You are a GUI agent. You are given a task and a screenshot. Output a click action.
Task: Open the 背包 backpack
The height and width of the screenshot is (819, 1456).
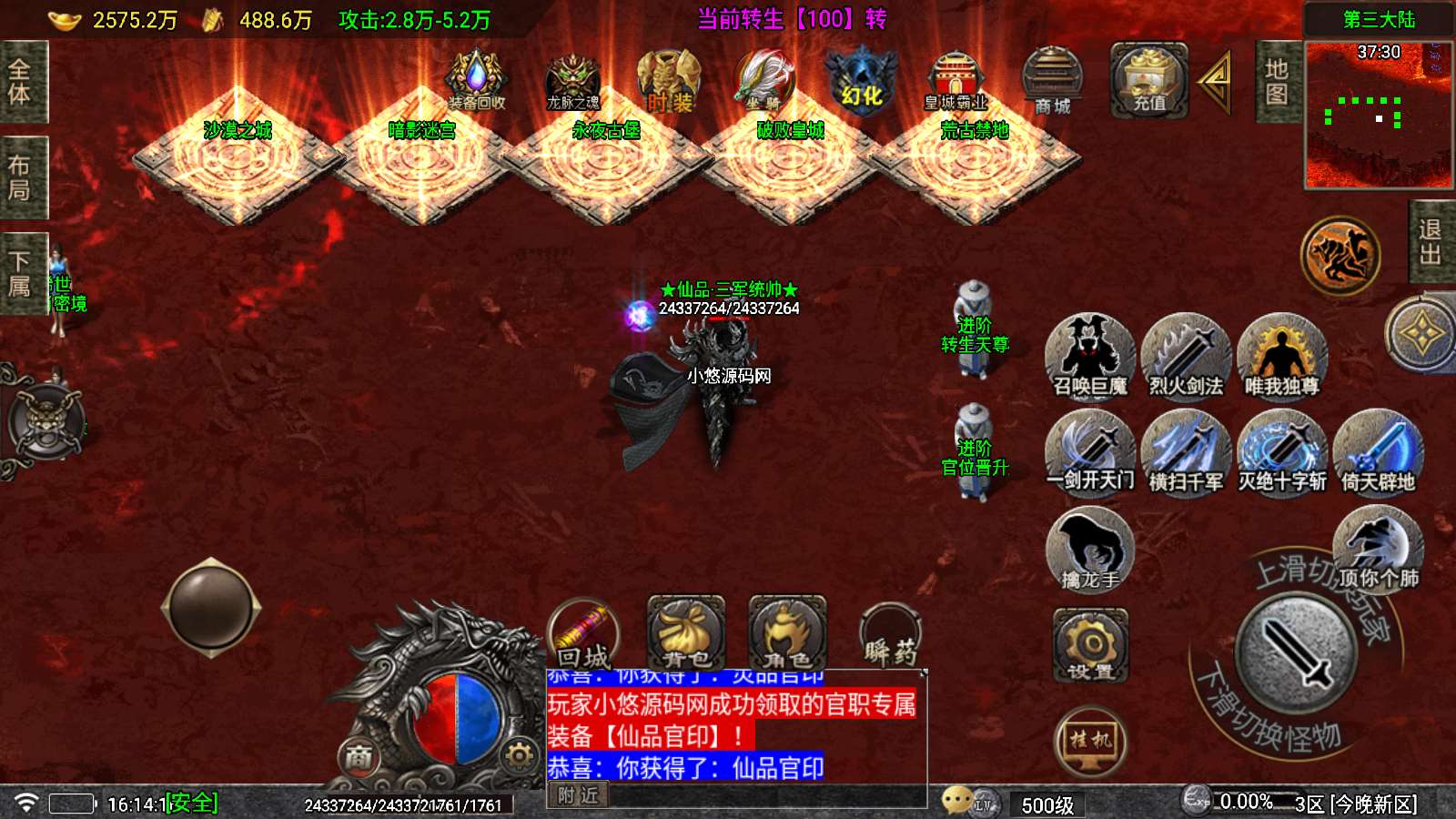[x=686, y=633]
